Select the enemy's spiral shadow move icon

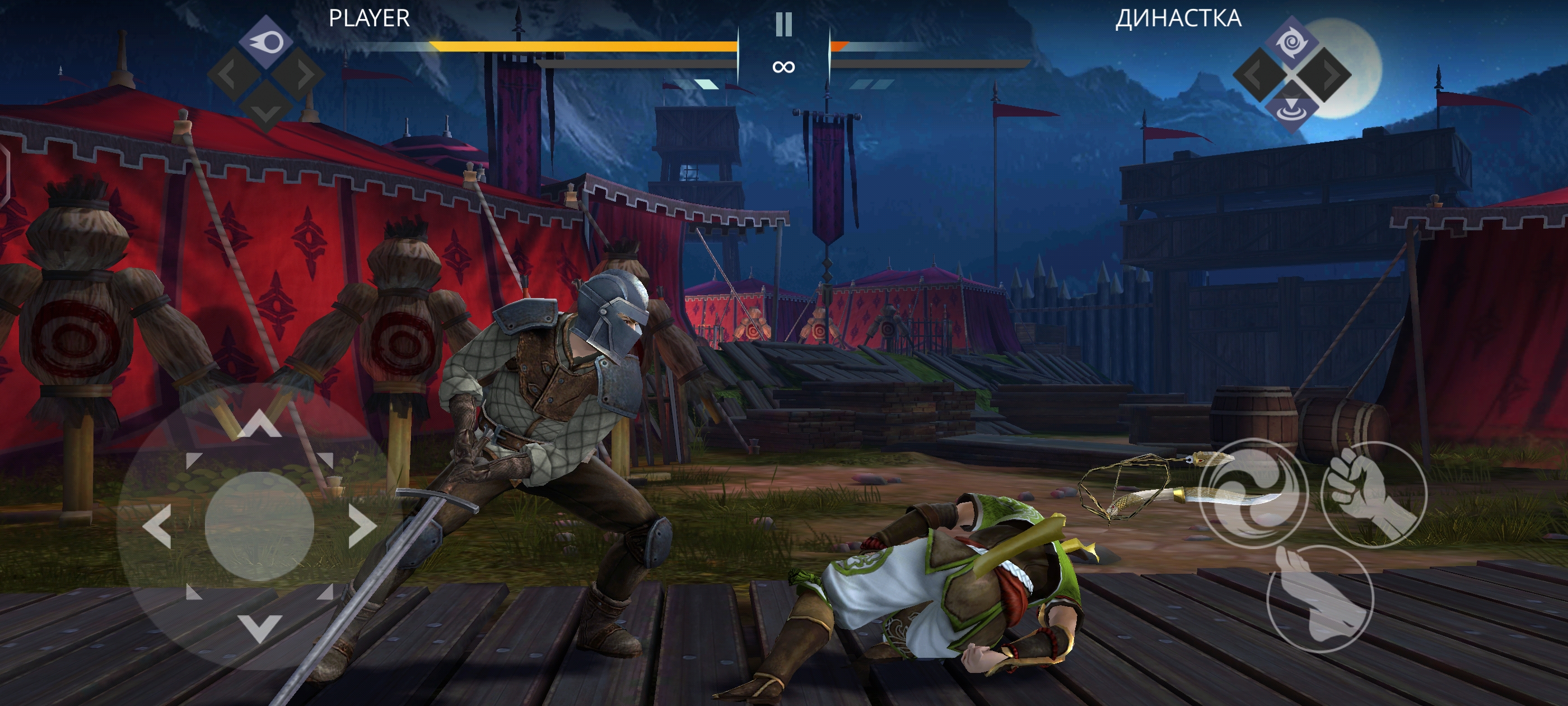pos(1292,43)
